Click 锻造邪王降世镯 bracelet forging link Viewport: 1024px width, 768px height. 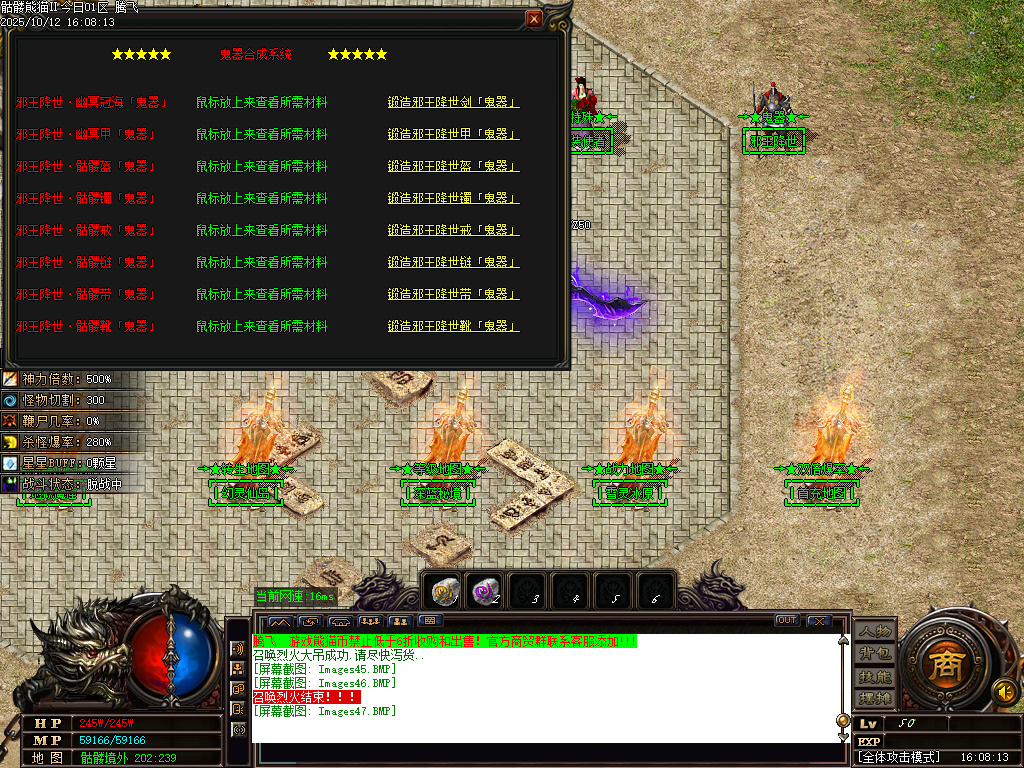453,198
